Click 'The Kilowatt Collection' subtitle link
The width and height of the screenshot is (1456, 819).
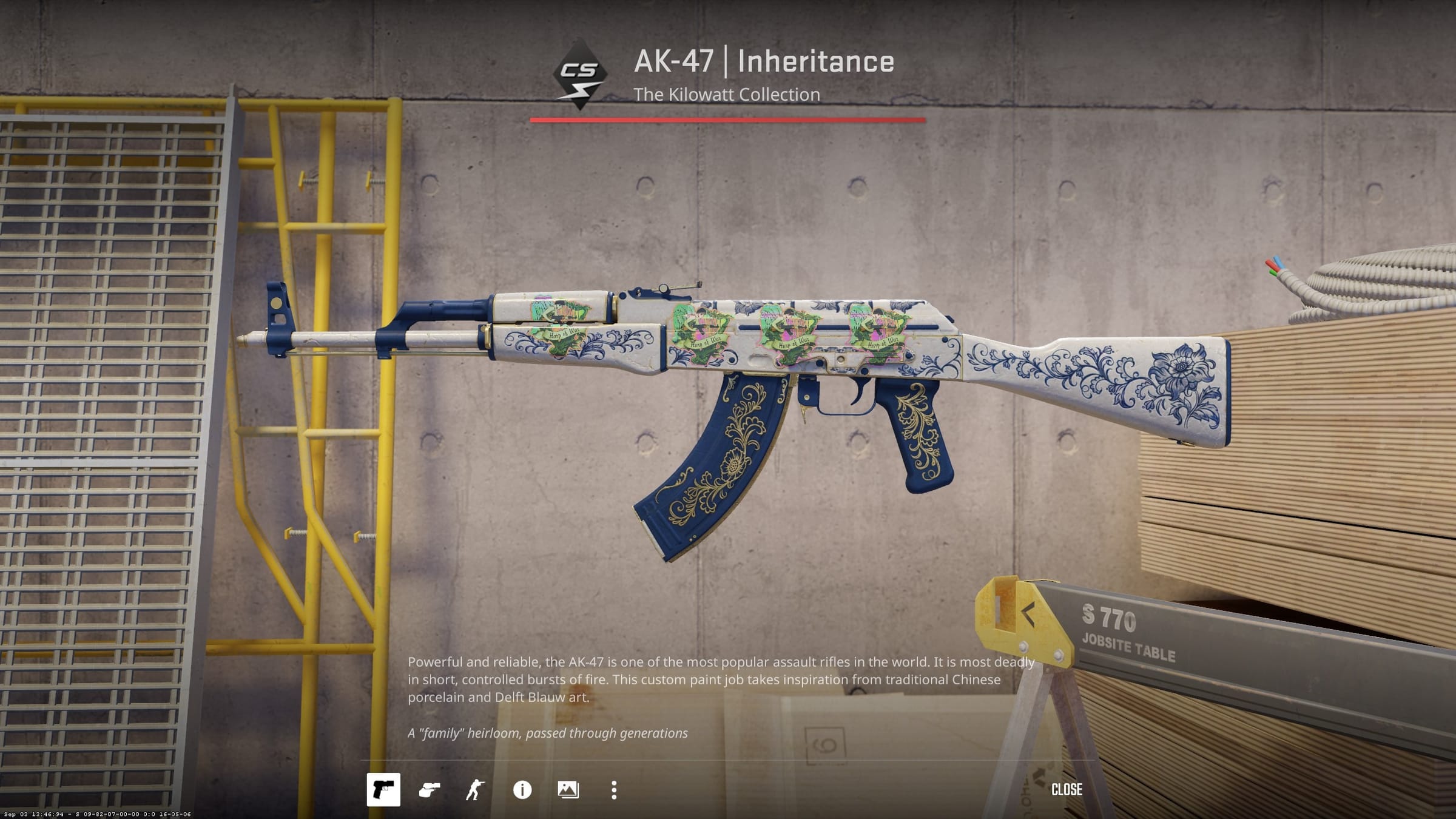[x=726, y=94]
